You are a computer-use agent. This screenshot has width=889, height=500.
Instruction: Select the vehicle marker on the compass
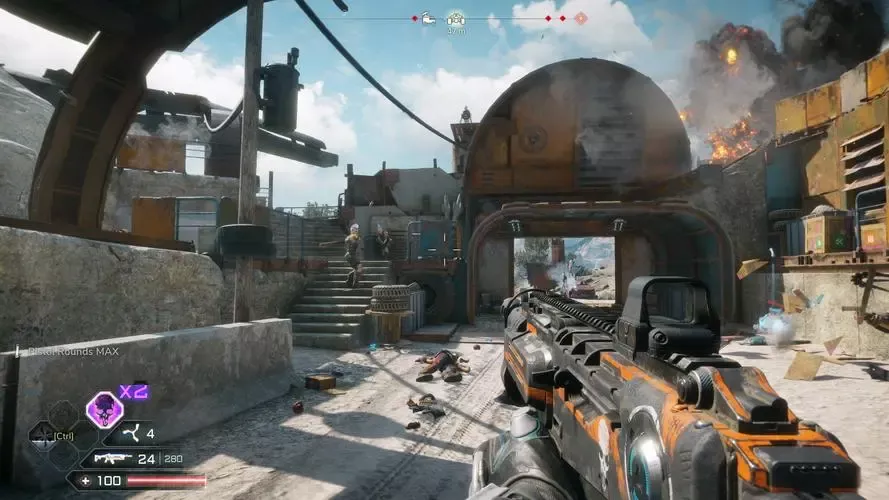pyautogui.click(x=427, y=18)
